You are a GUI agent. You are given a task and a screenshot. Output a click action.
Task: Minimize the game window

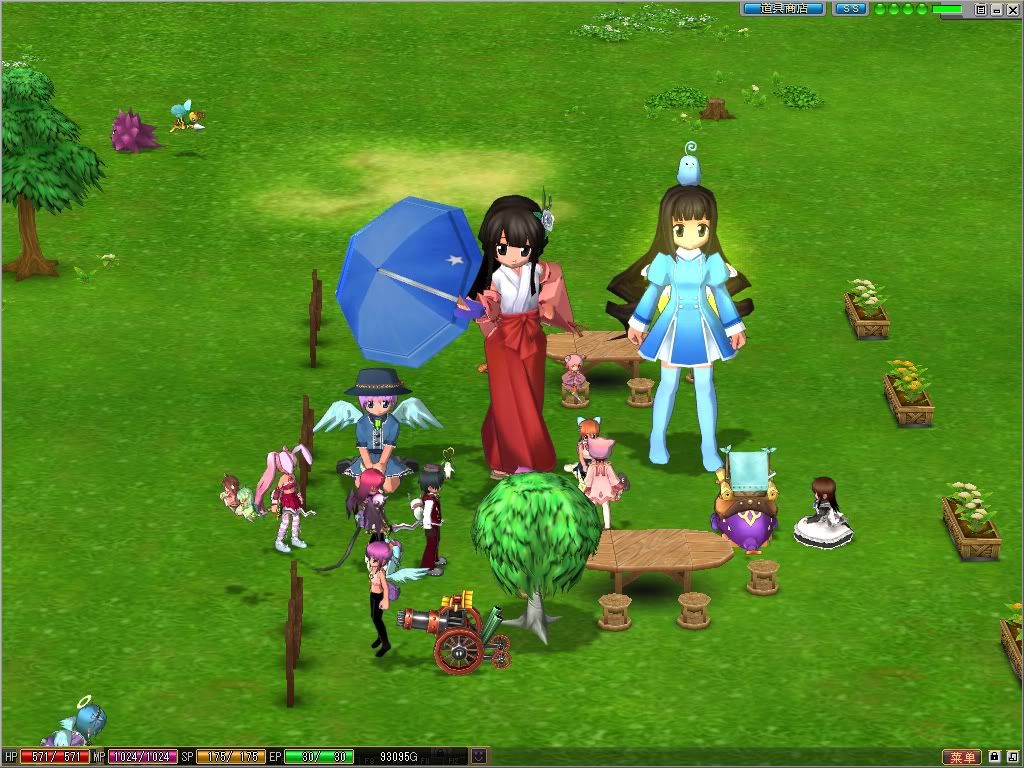click(995, 9)
